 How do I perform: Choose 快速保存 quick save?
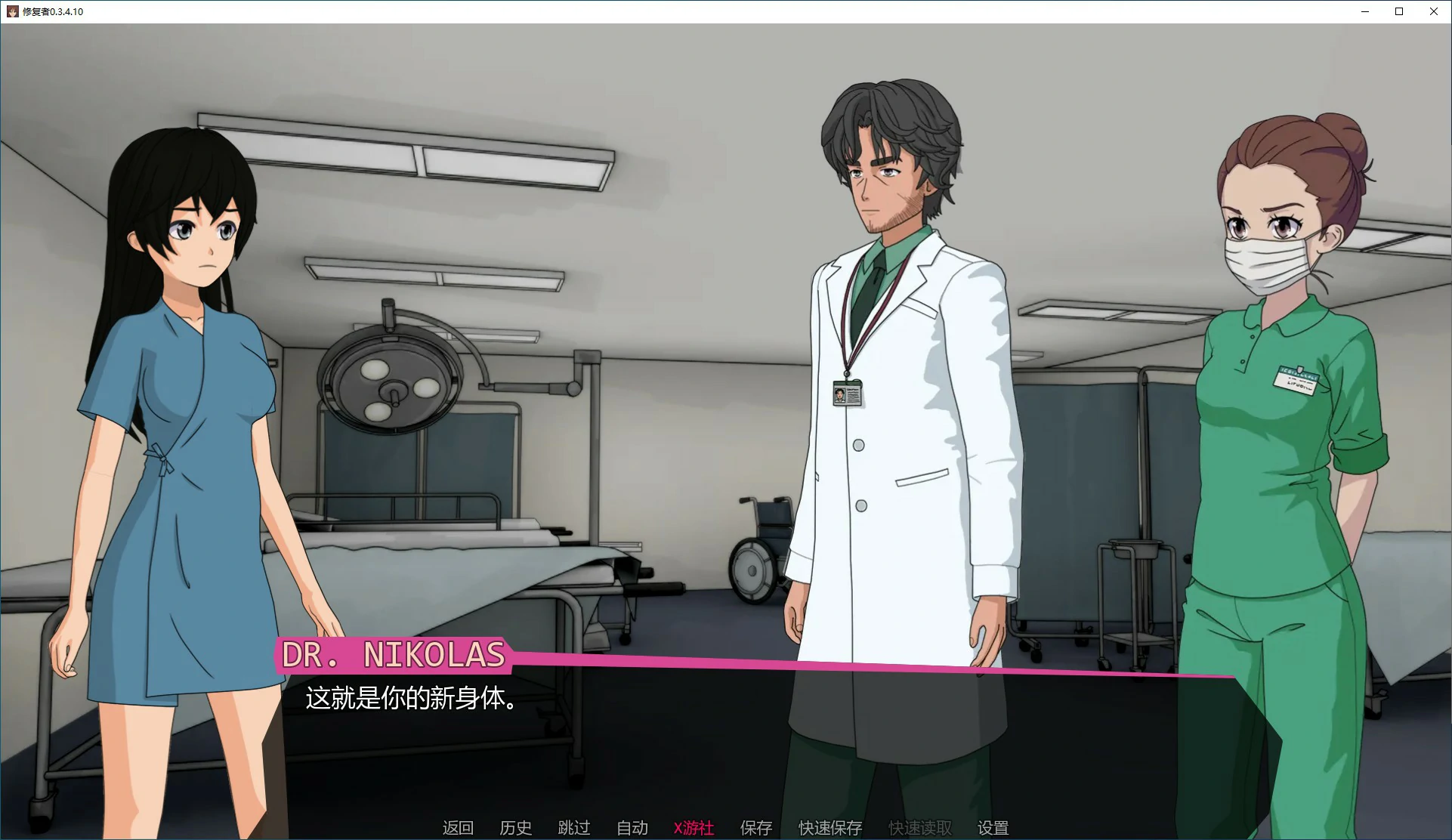(x=830, y=828)
